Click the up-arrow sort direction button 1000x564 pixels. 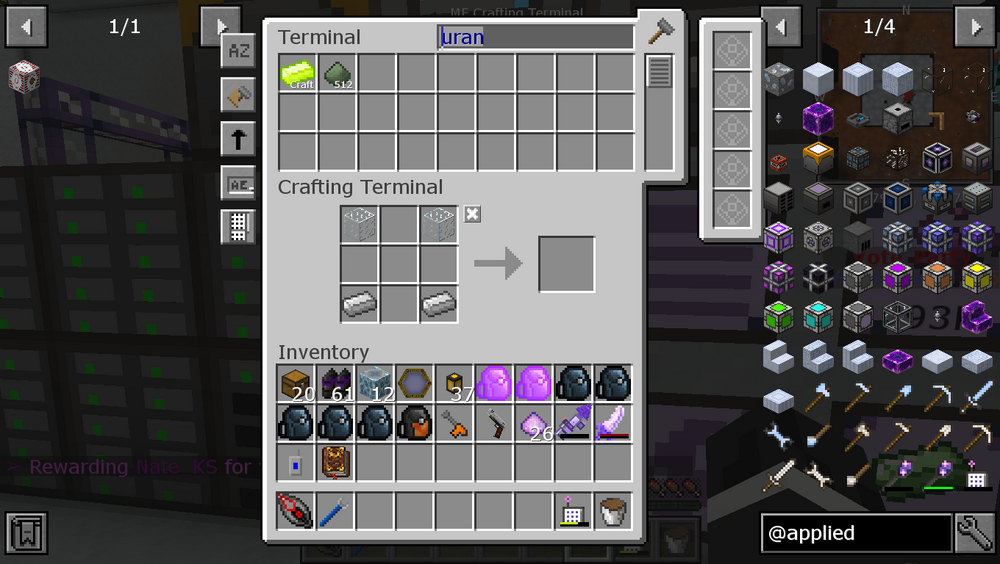pyautogui.click(x=238, y=139)
